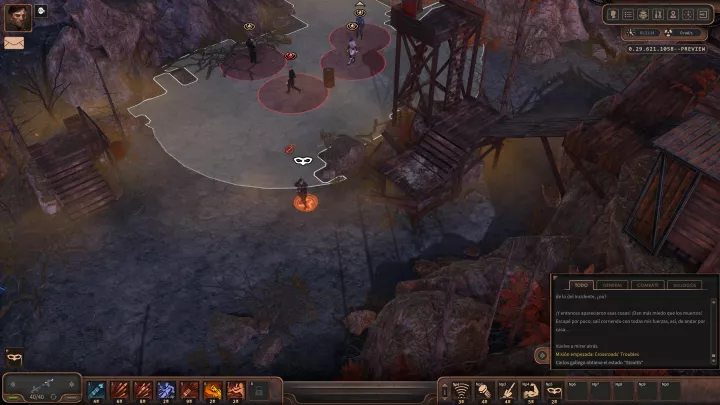
Task: Click the stealth mask status icon
Action: click(x=14, y=357)
